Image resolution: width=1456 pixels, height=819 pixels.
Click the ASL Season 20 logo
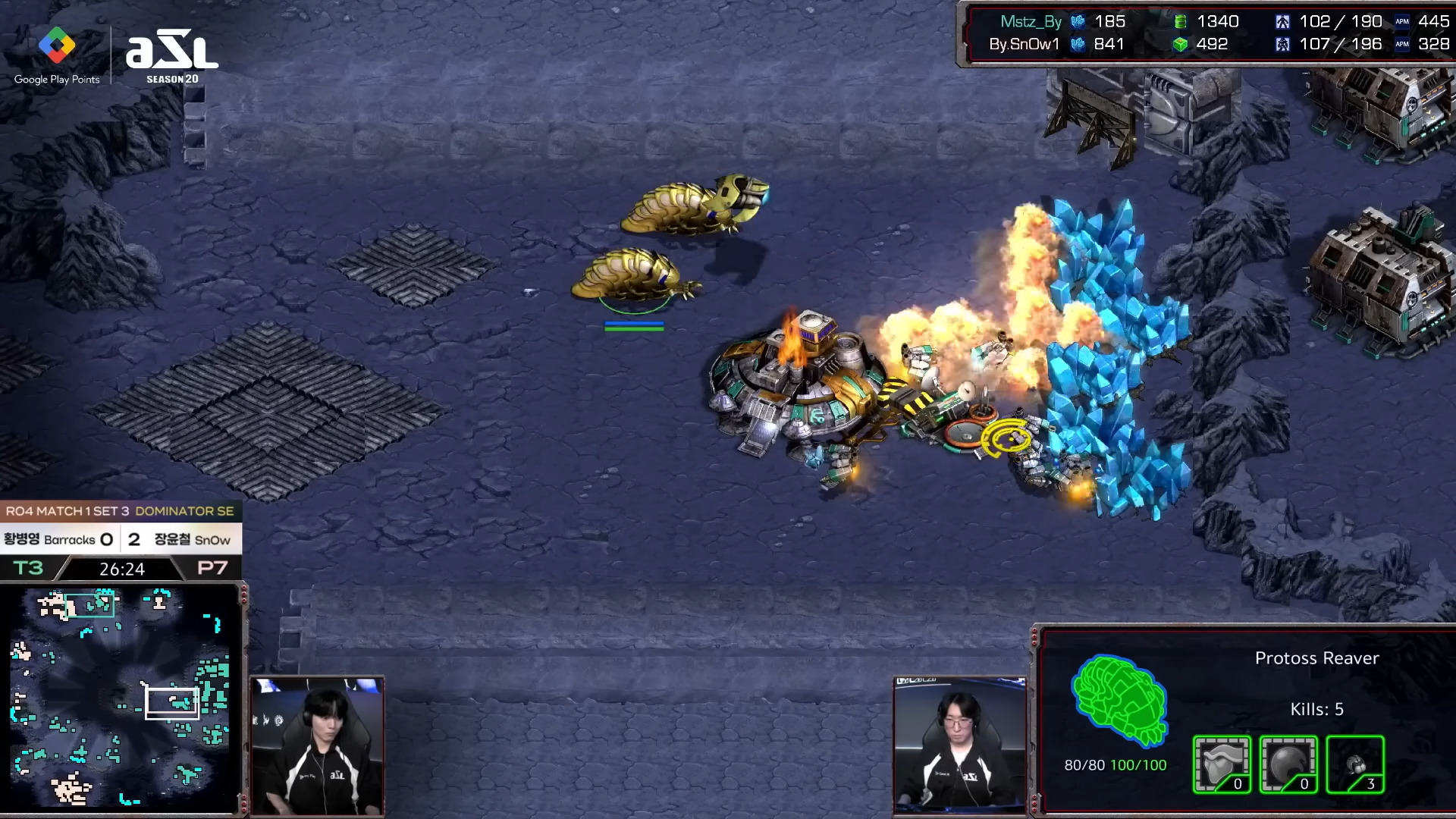point(172,57)
